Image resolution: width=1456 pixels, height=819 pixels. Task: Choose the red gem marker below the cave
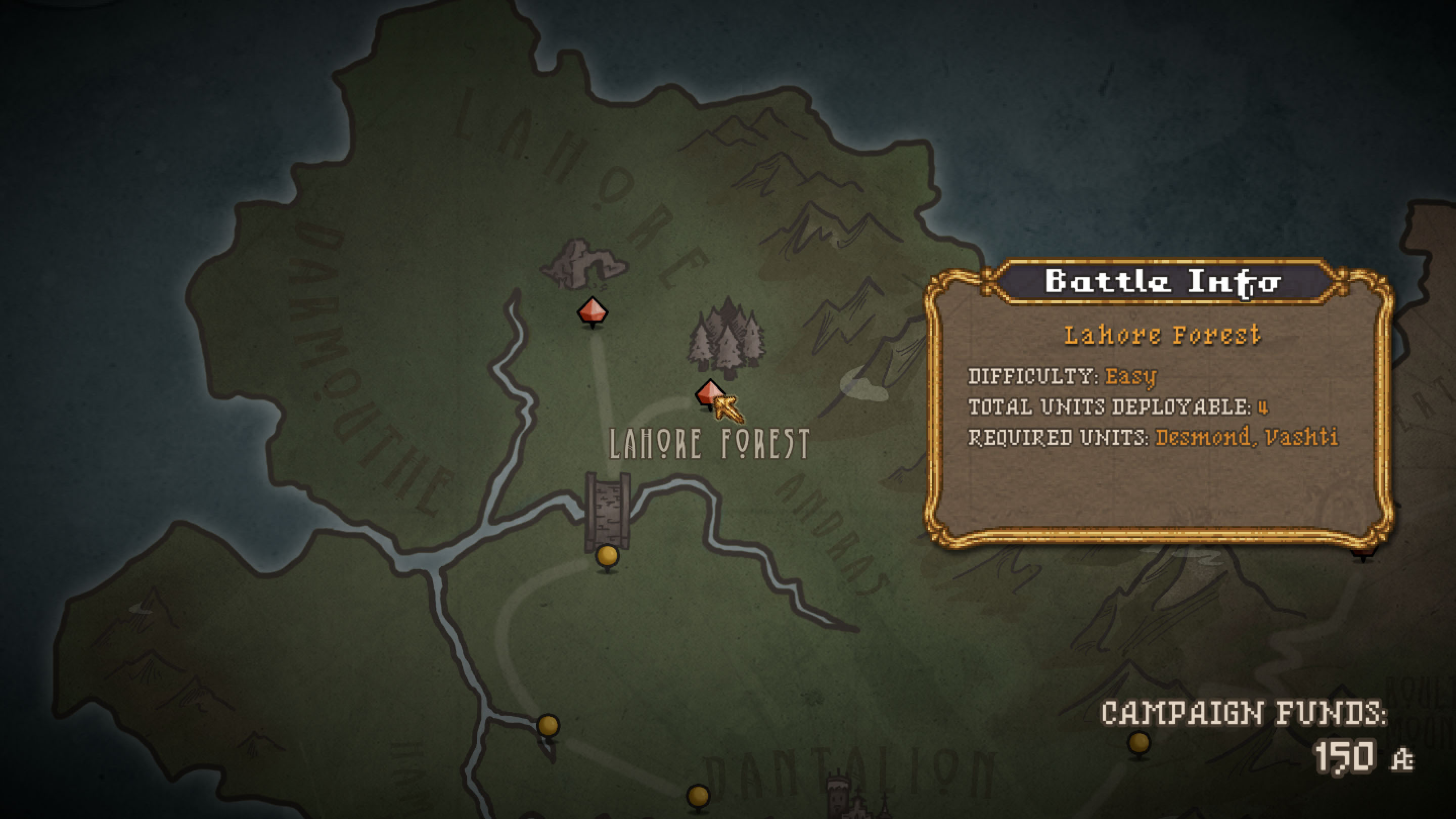coord(592,311)
